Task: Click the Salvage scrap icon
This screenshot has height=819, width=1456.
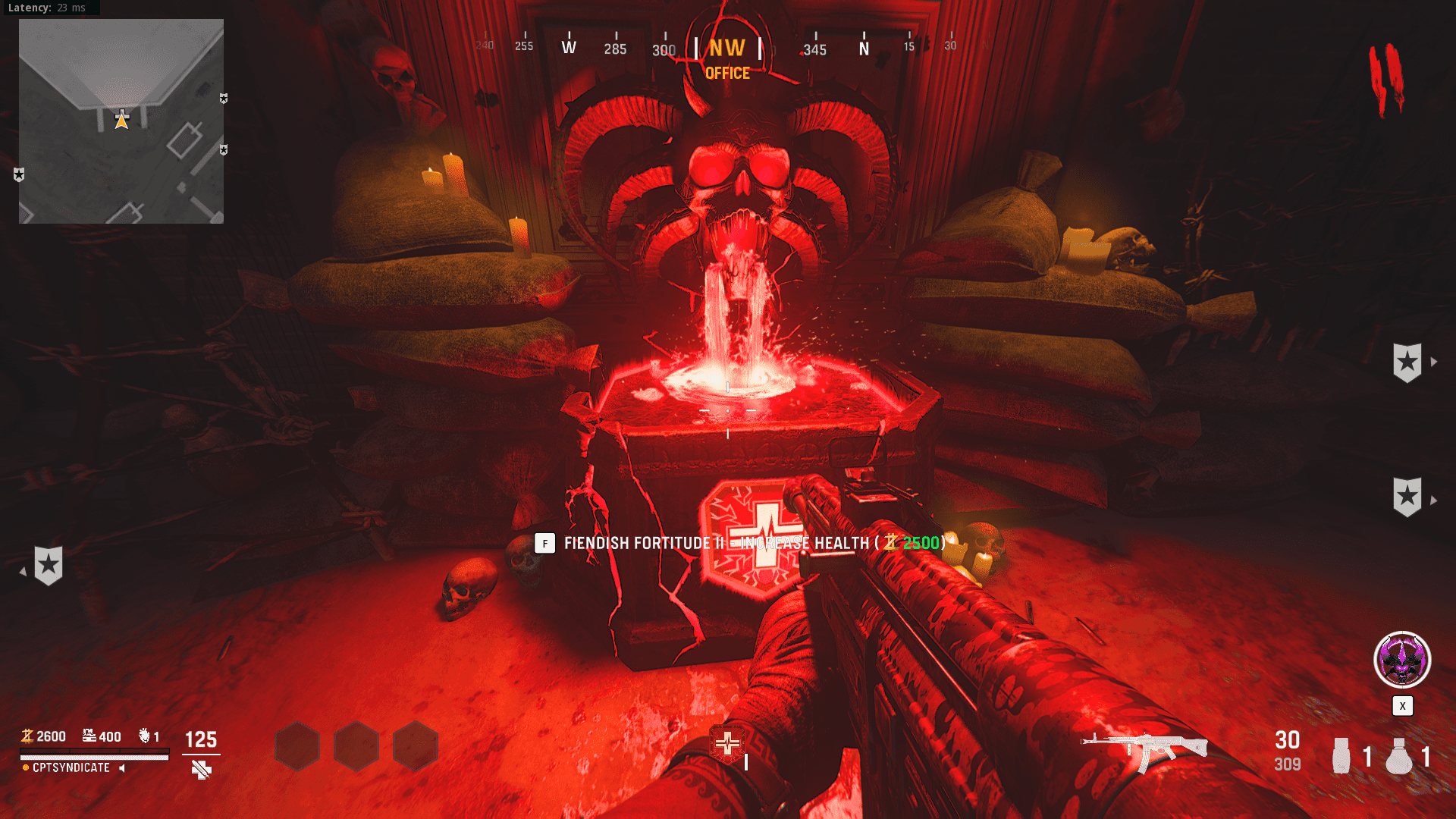Action: 89,736
